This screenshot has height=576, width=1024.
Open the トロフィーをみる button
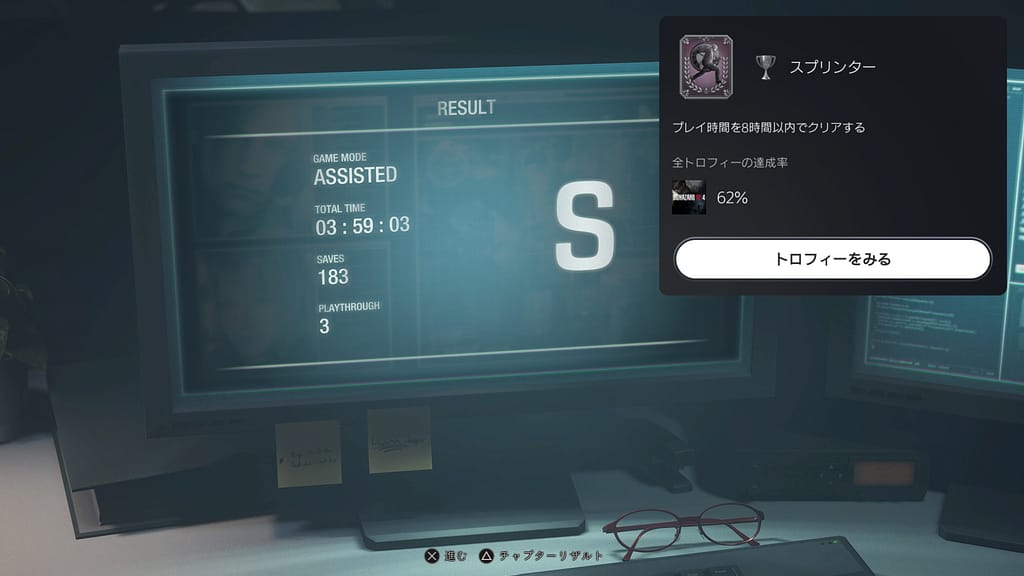tap(832, 259)
